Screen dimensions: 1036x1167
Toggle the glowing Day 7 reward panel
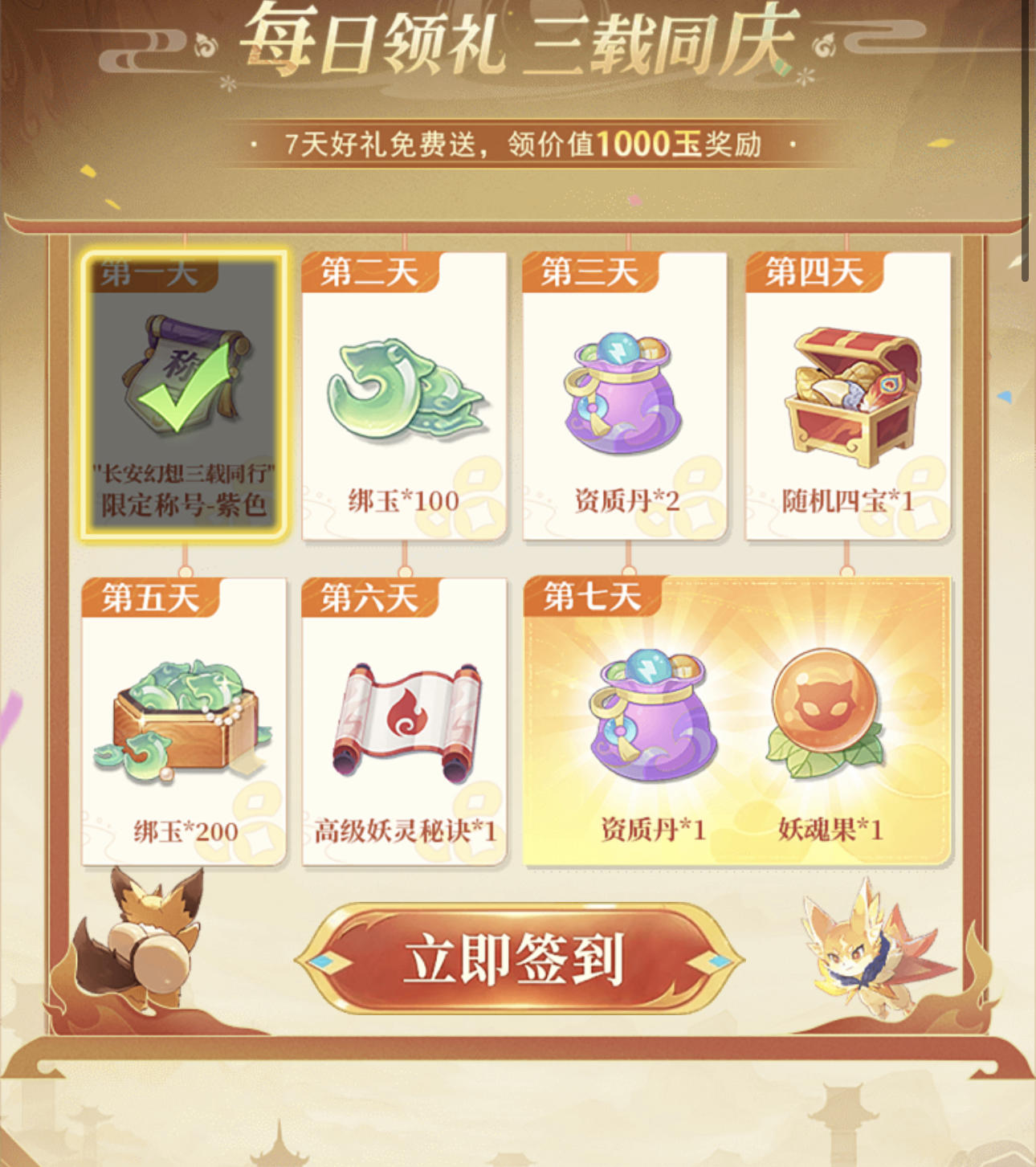click(x=743, y=719)
